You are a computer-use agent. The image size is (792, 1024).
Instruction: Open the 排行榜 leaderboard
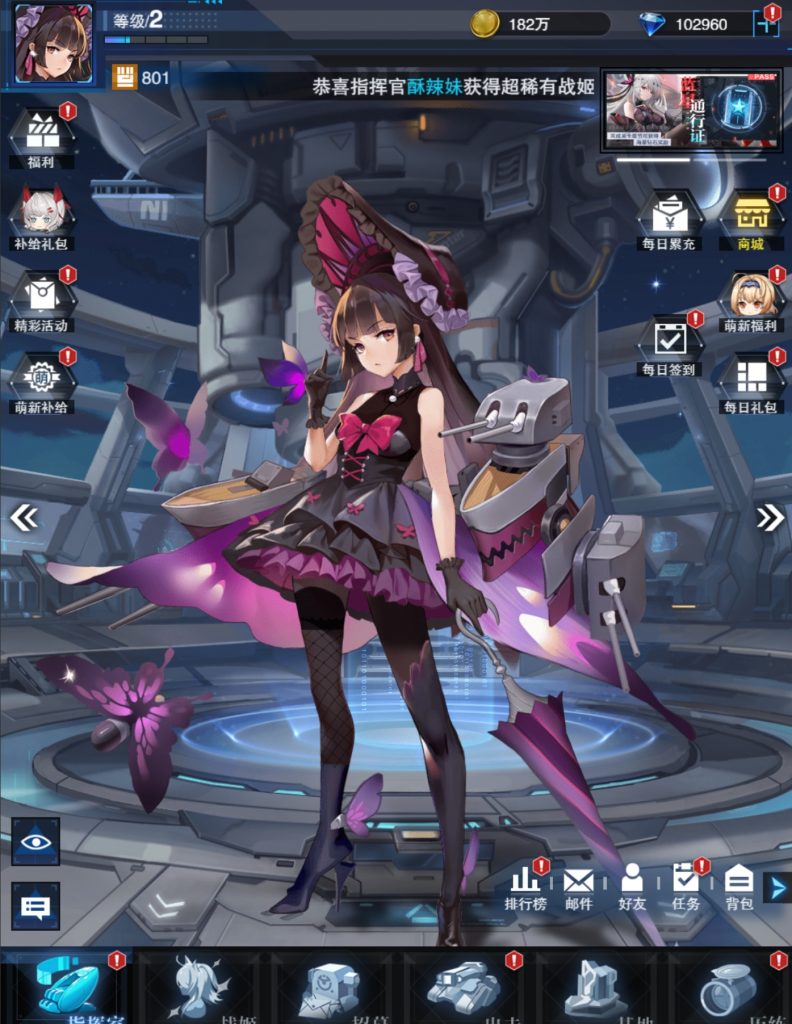(x=525, y=886)
